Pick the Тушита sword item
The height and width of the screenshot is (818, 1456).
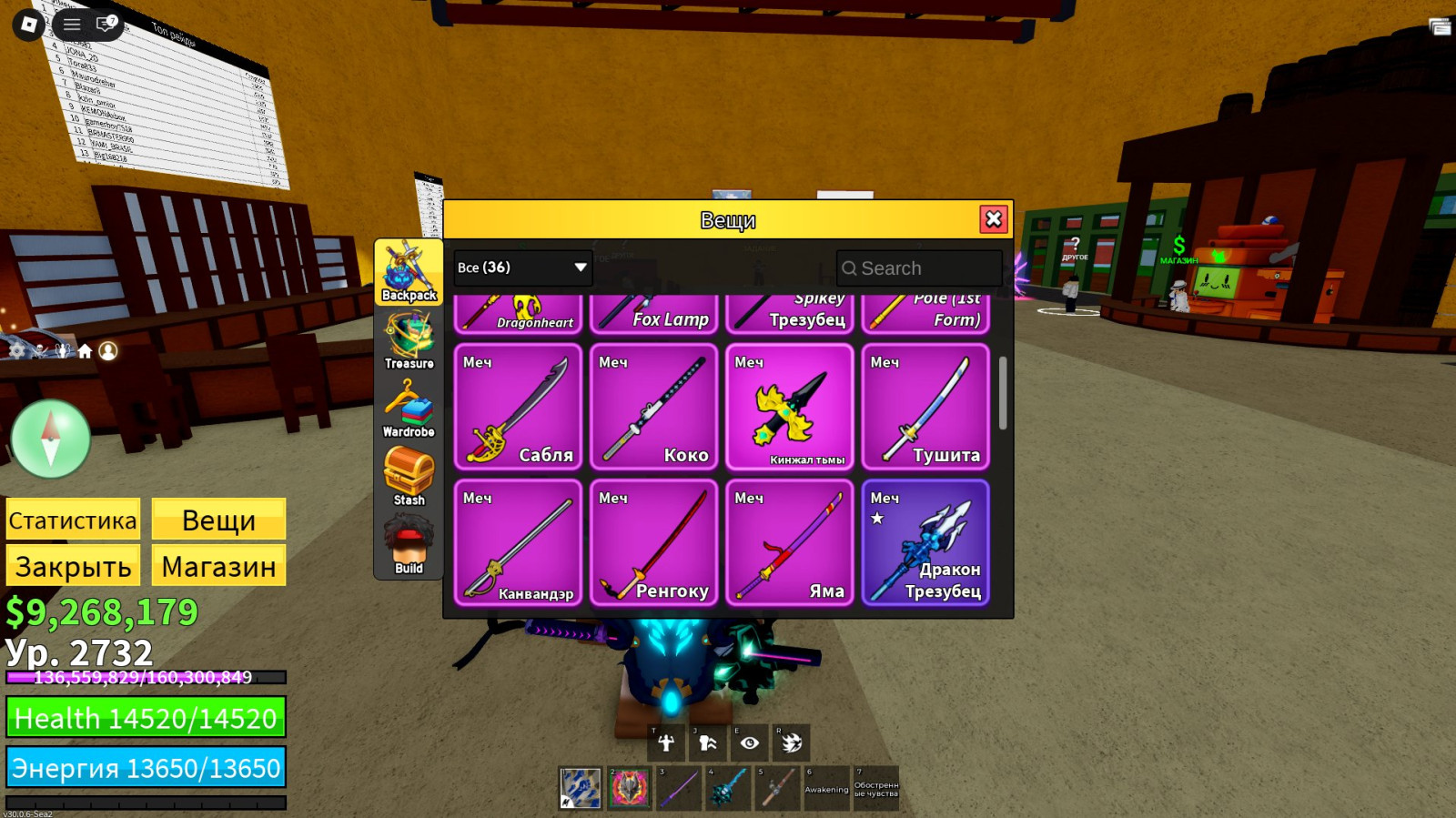(925, 407)
